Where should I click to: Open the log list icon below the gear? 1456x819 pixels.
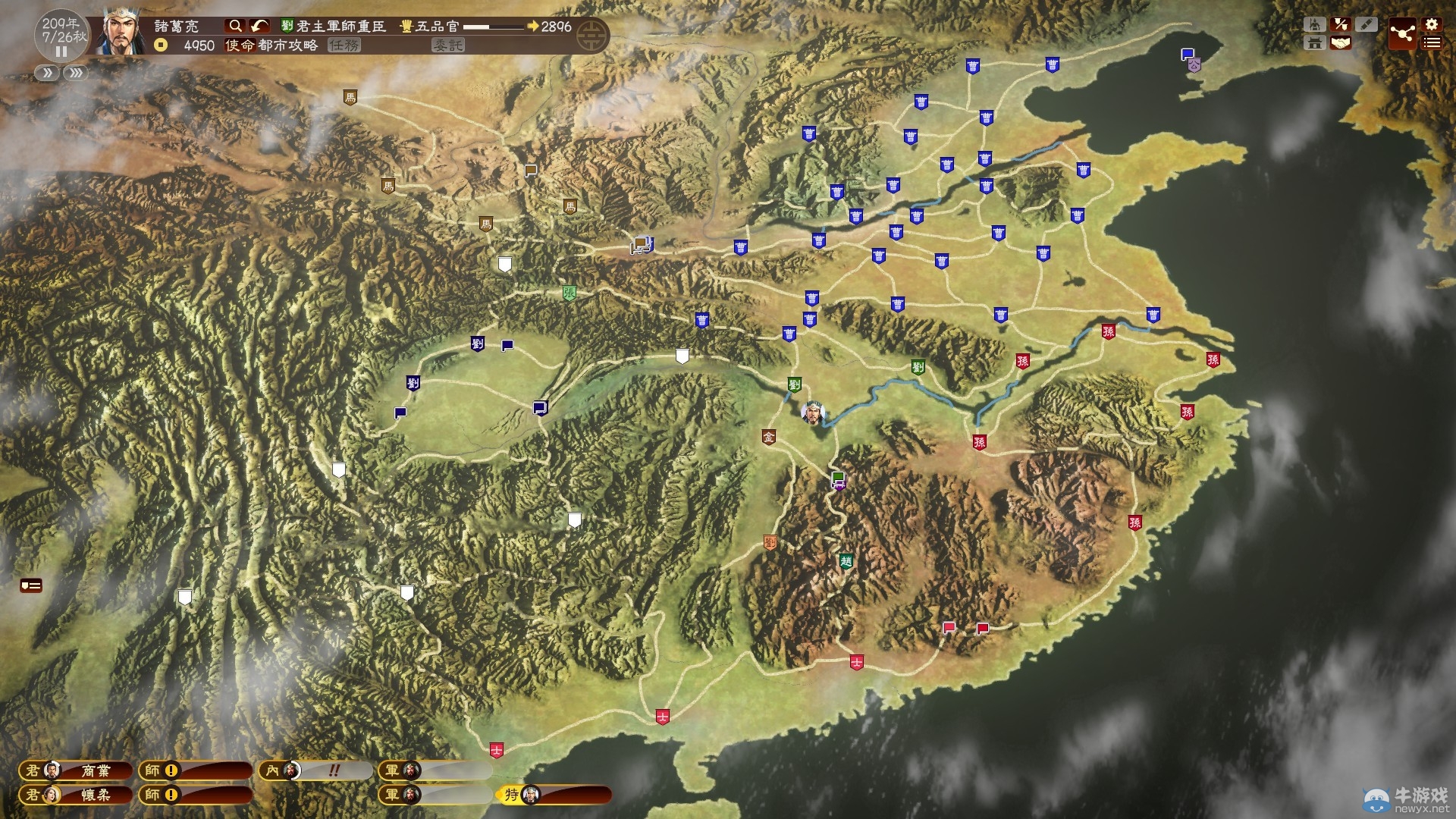coord(1430,44)
